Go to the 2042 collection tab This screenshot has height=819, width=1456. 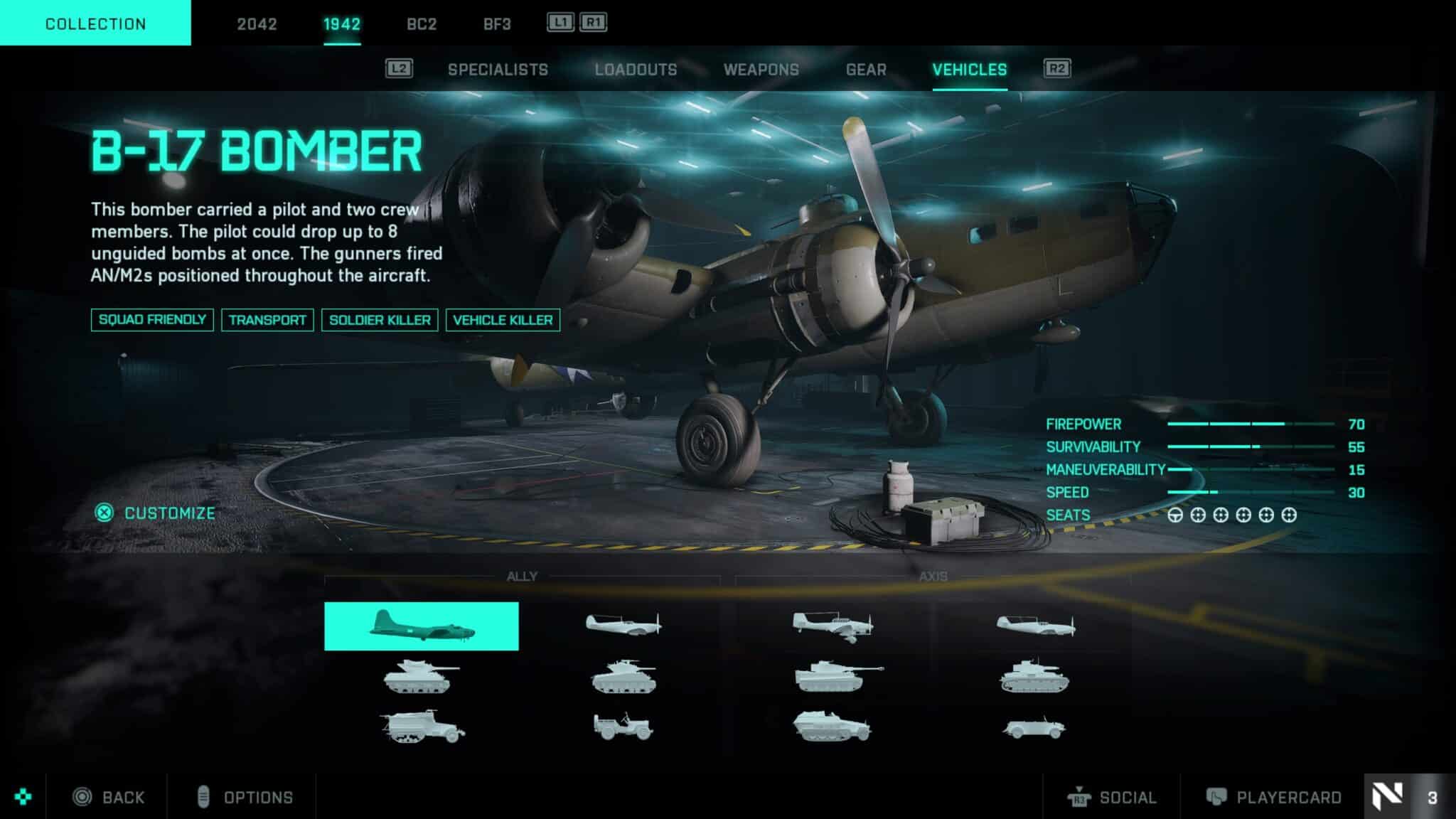pyautogui.click(x=259, y=25)
